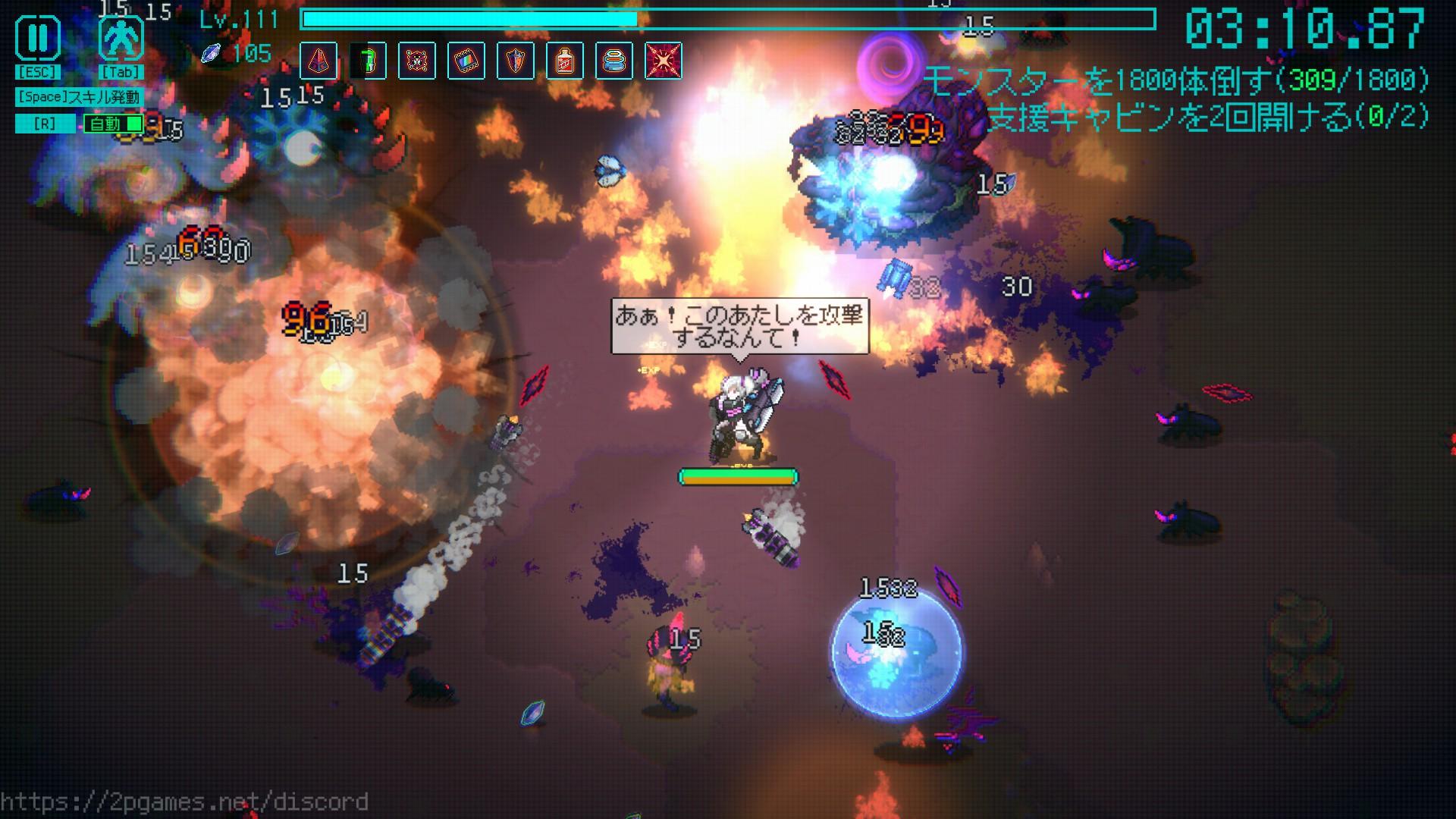Select the red pyramid item icon
Screen dimensions: 1456x819
(x=318, y=61)
